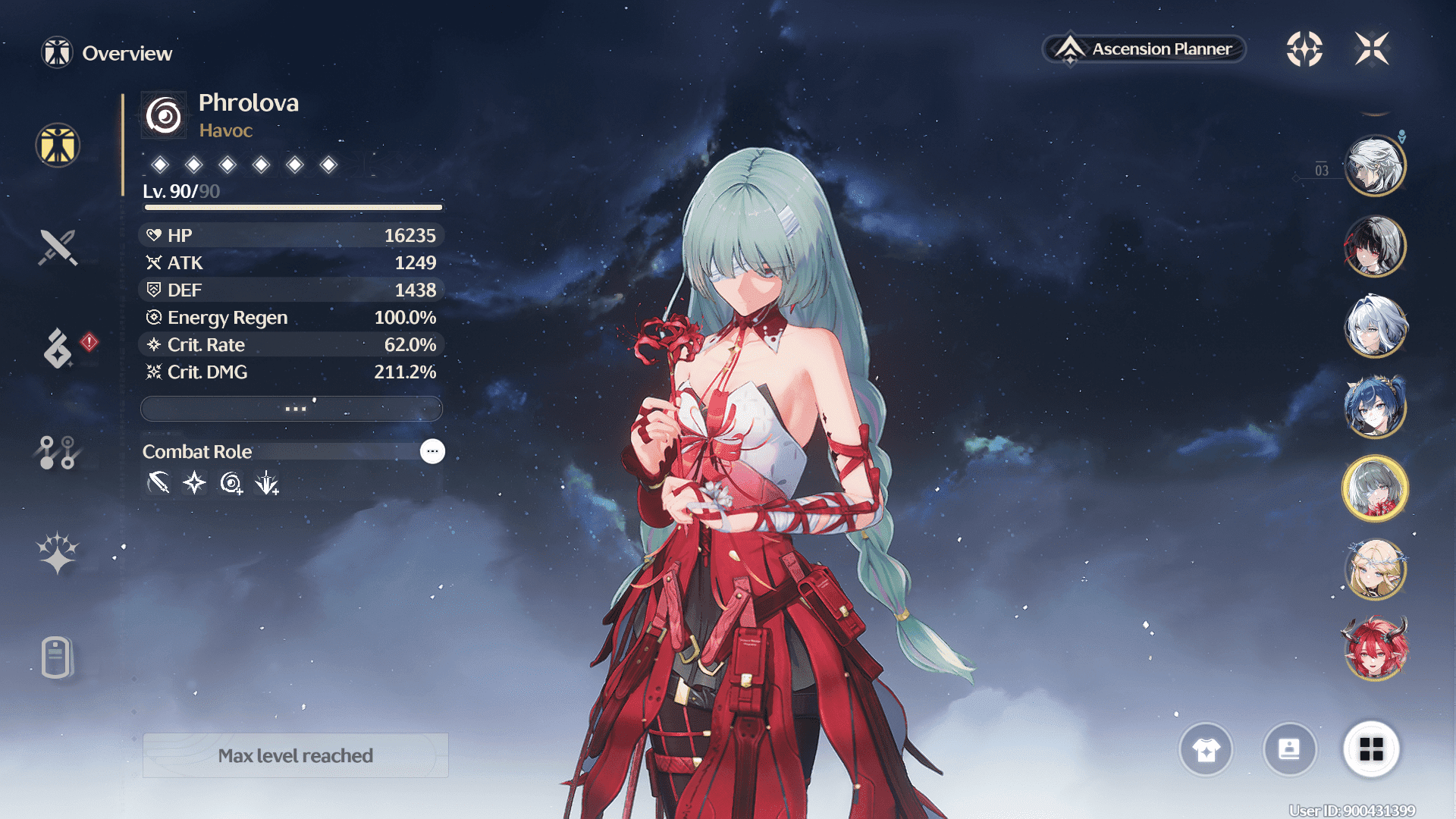Select the blonde character with flower crown
Viewport: 1456px width, 819px height.
[x=1375, y=569]
